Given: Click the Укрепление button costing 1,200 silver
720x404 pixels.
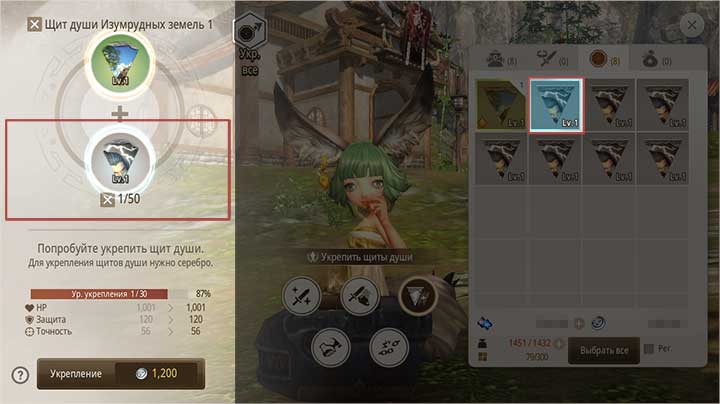Looking at the screenshot, I should tap(120, 373).
